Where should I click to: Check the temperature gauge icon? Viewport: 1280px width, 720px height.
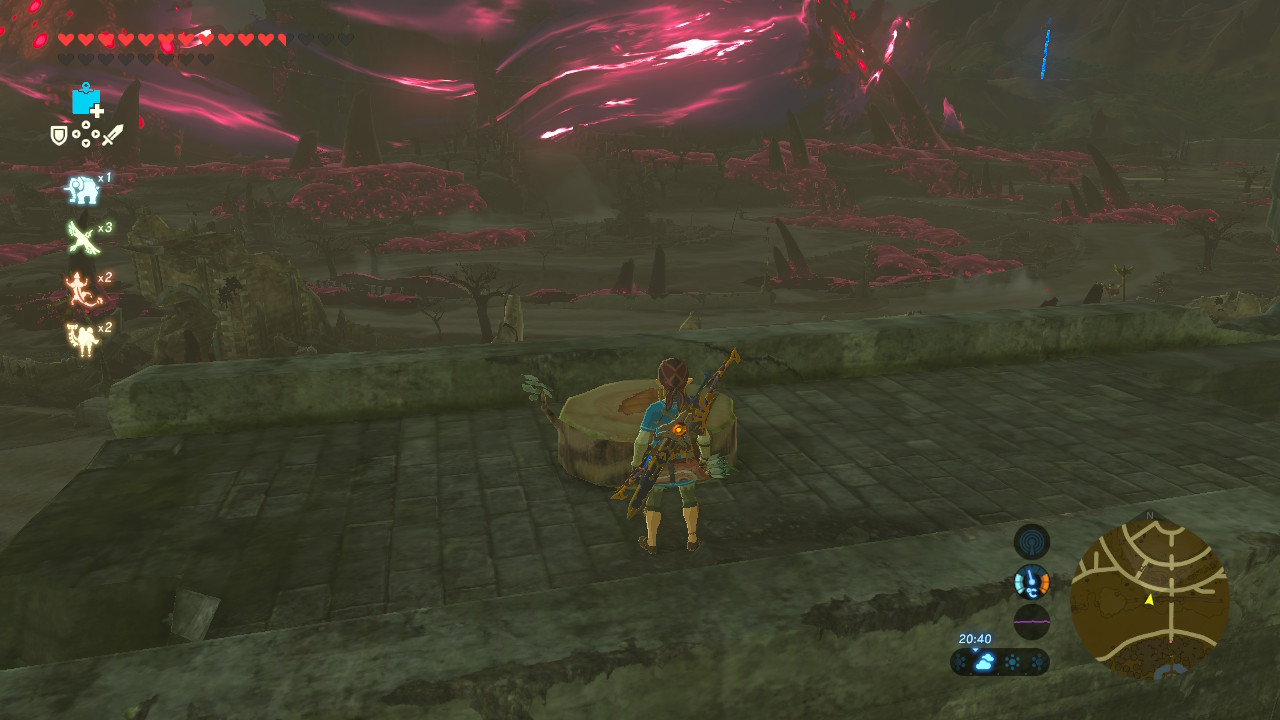pos(1031,581)
